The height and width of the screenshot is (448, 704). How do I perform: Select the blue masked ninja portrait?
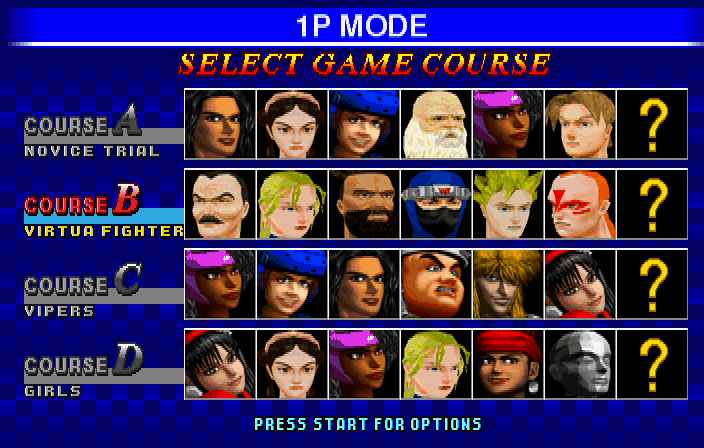pos(435,204)
